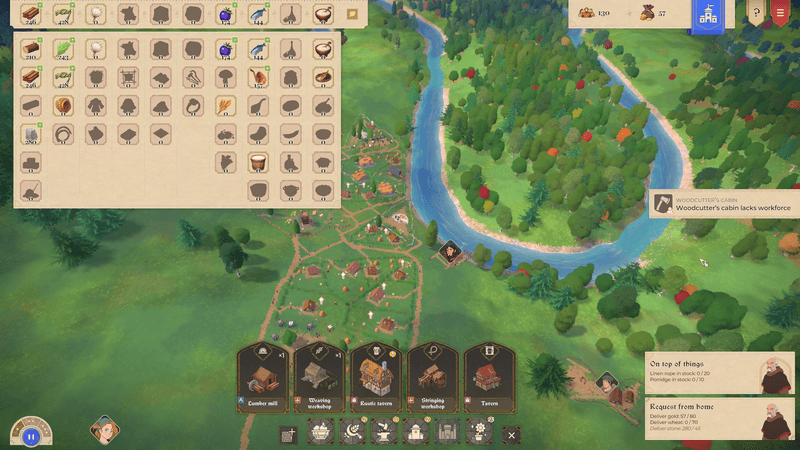Select the Lumber mill building card
The image size is (800, 450).
click(x=264, y=378)
